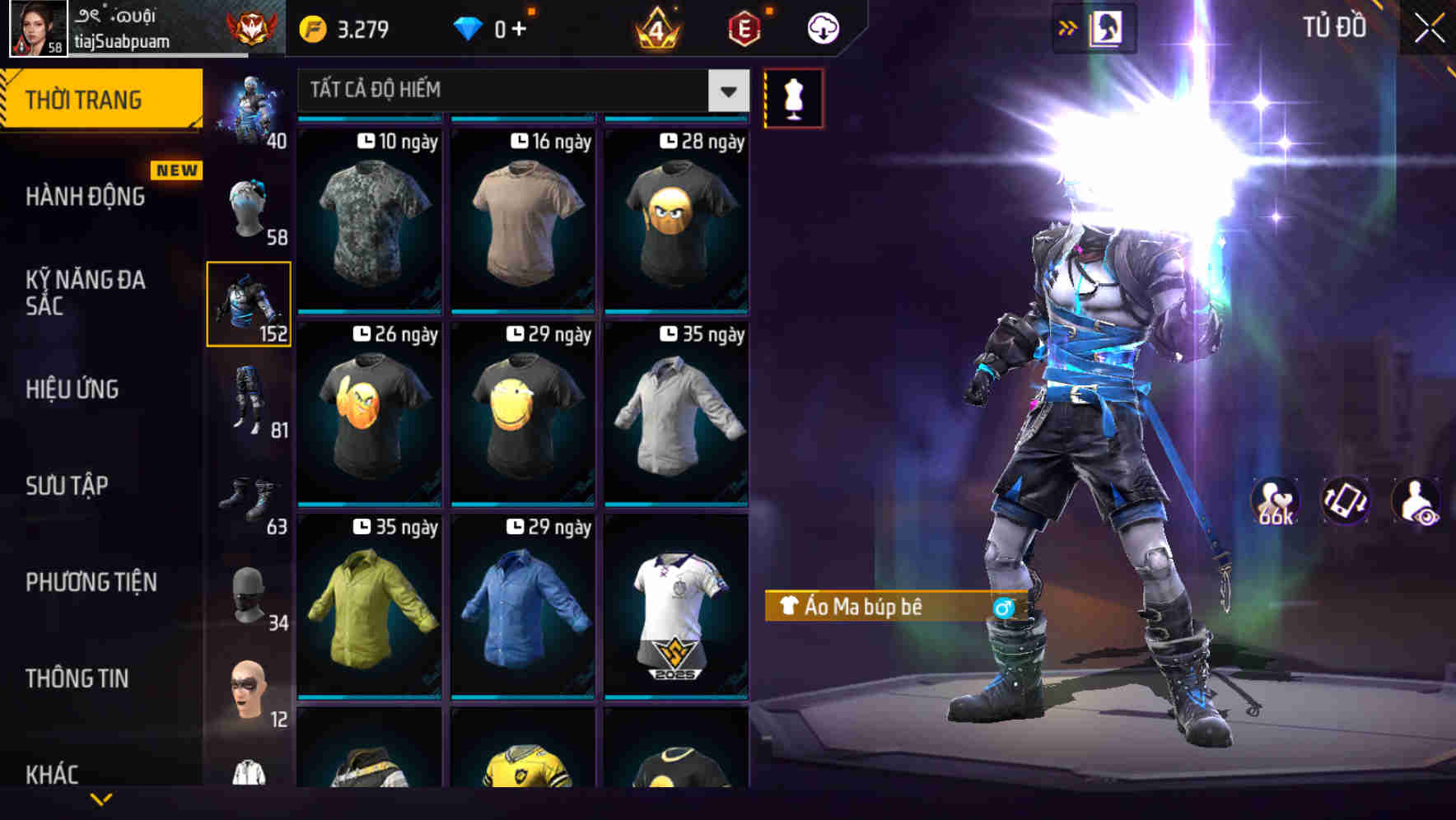Screen dimensions: 1456x820
Task: Open the TẤT CẢ ĐỘ HIẾM rarity dropdown
Action: pos(519,91)
